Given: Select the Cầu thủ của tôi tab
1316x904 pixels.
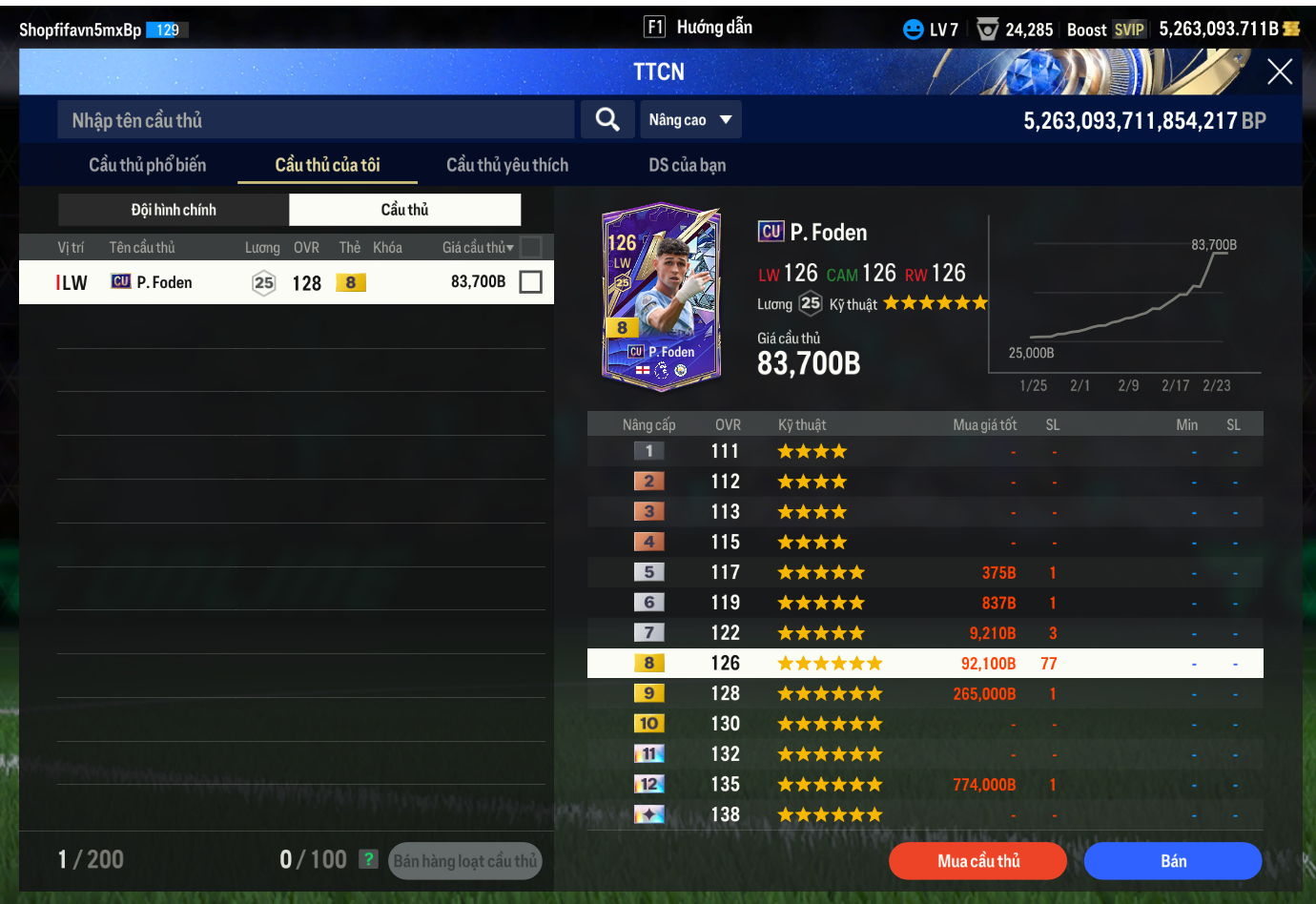Looking at the screenshot, I should pos(327,165).
